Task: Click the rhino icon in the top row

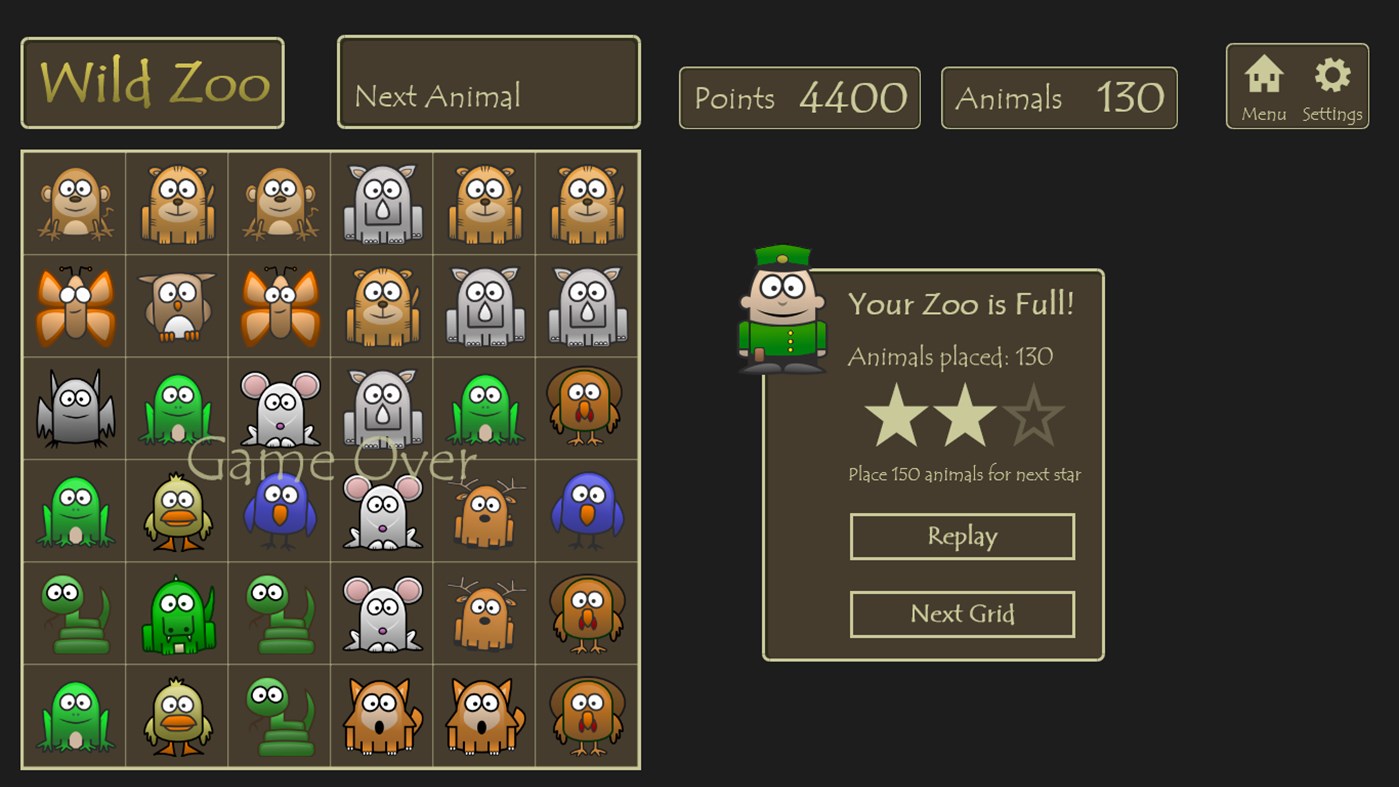Action: [x=381, y=201]
